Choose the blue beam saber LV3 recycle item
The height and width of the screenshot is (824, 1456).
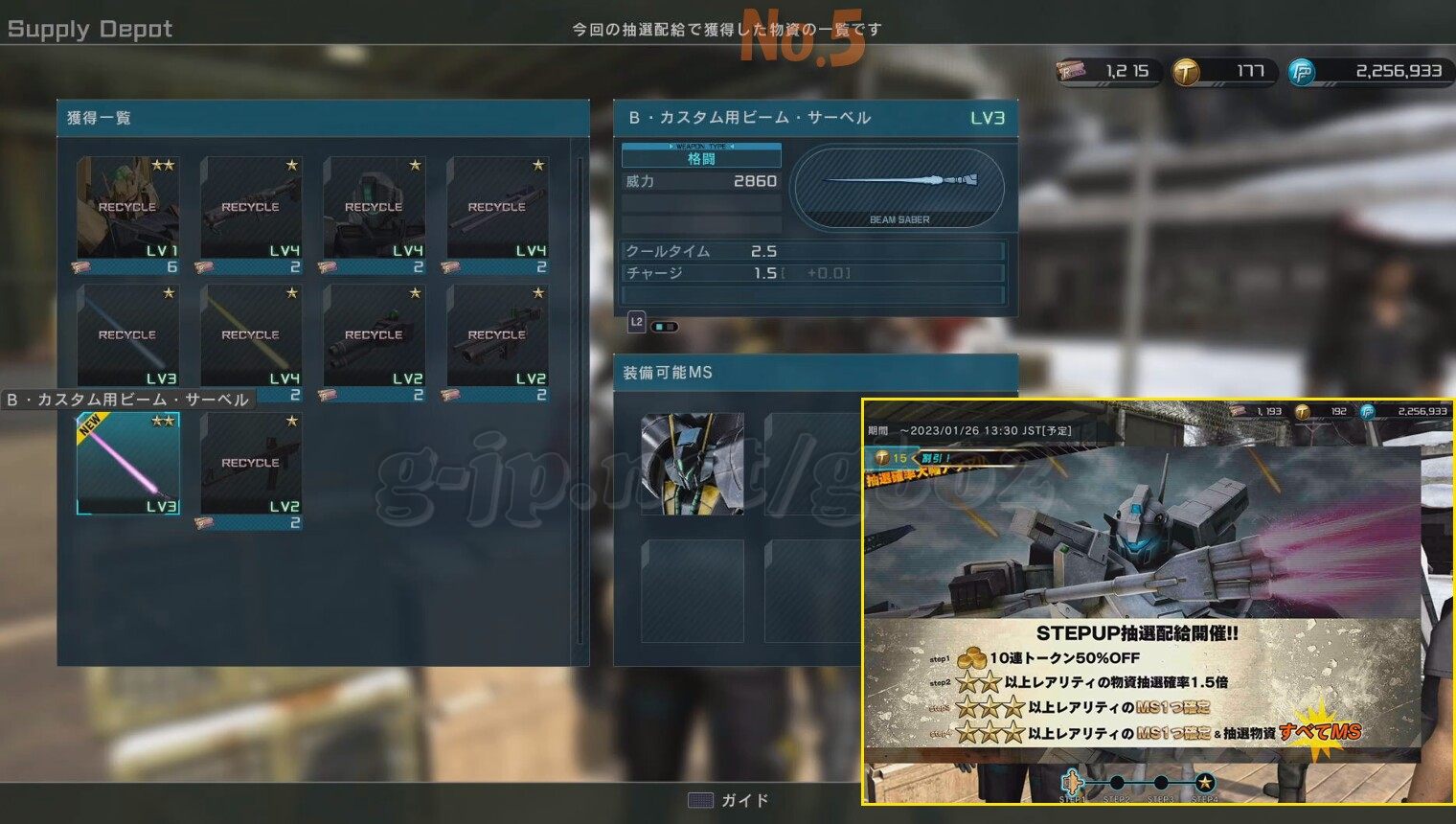point(127,335)
